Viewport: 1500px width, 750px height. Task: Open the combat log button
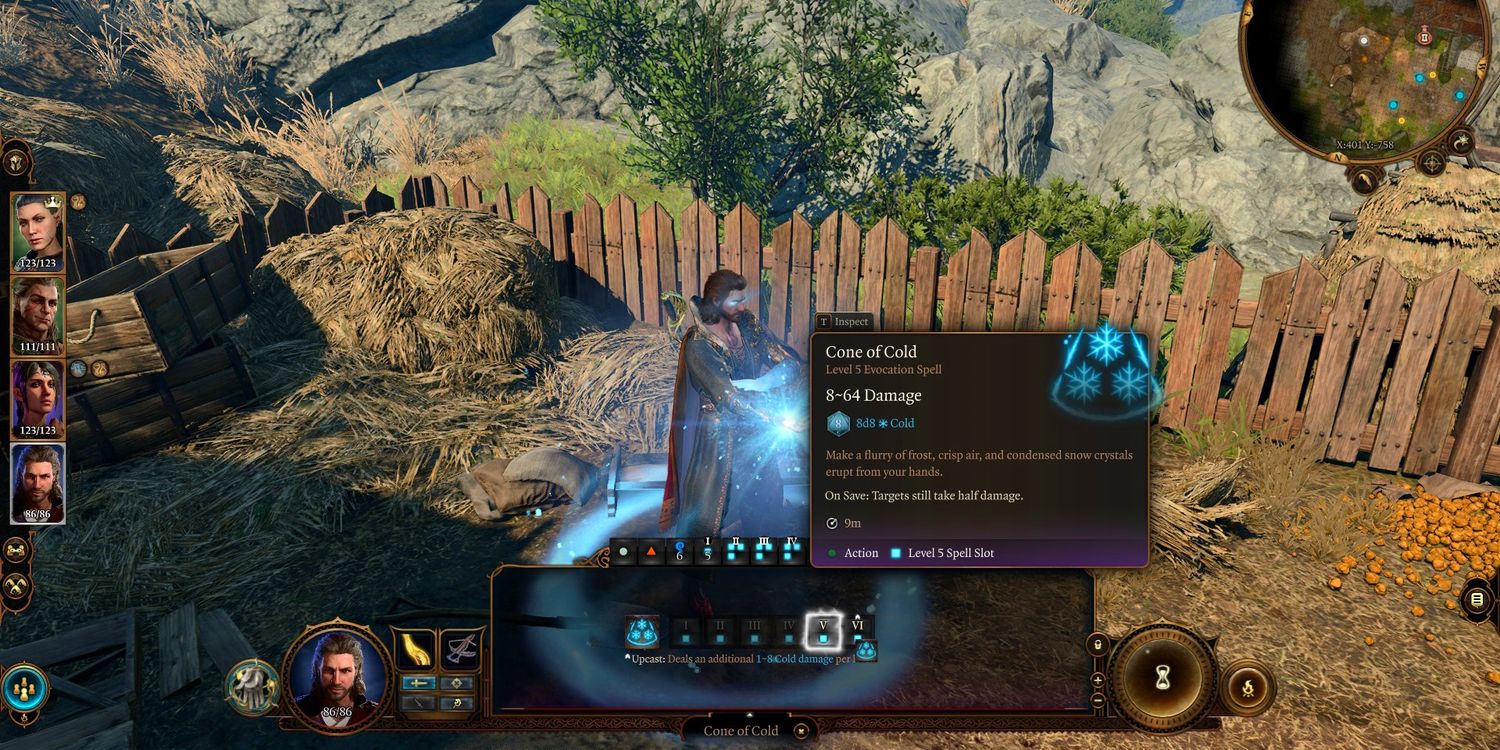point(1477,600)
